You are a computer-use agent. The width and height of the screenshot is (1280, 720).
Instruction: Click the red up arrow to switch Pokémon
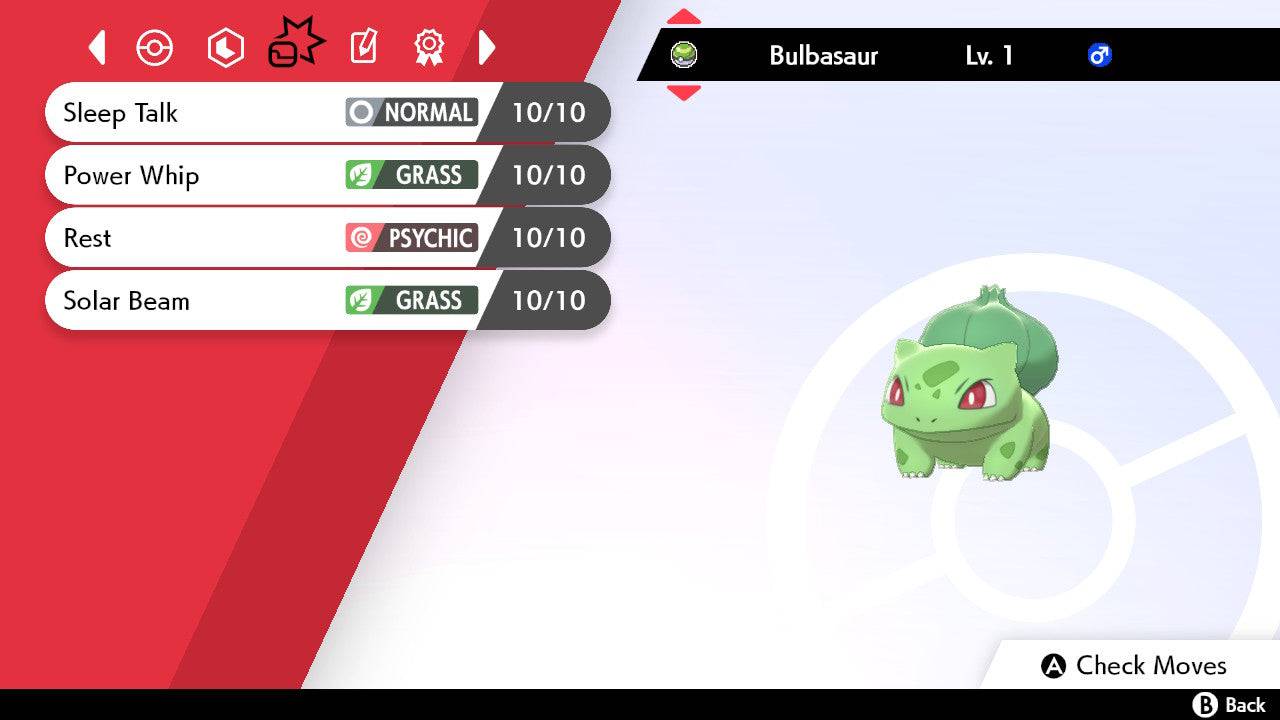pos(683,15)
